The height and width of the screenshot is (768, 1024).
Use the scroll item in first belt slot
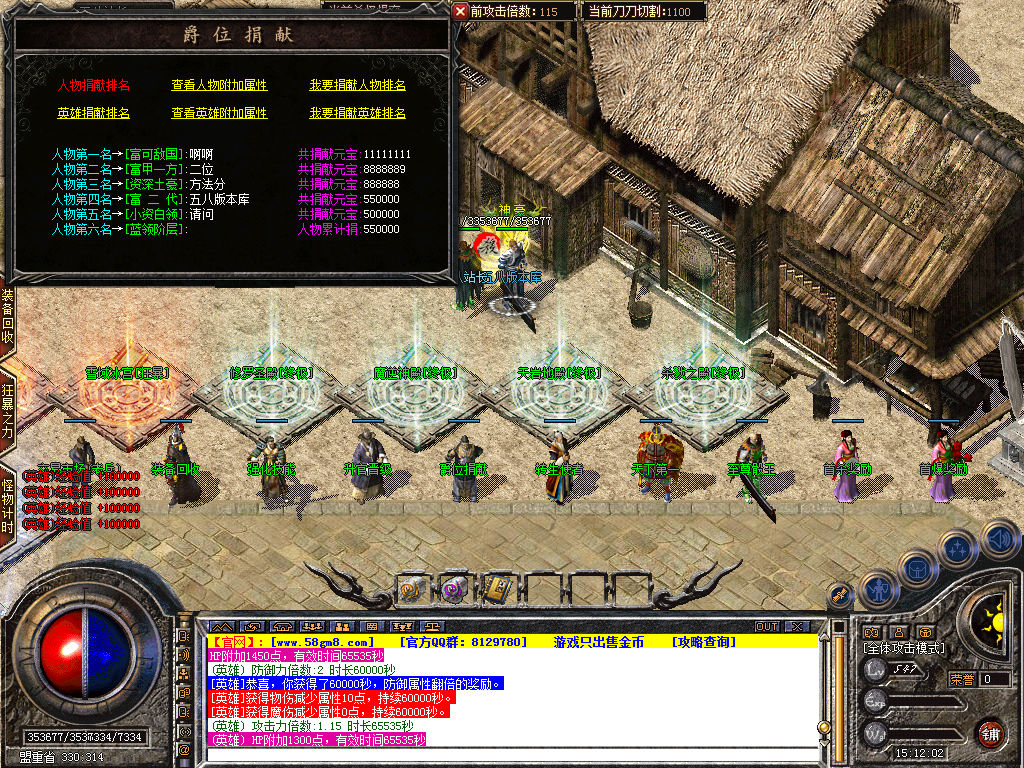click(412, 589)
